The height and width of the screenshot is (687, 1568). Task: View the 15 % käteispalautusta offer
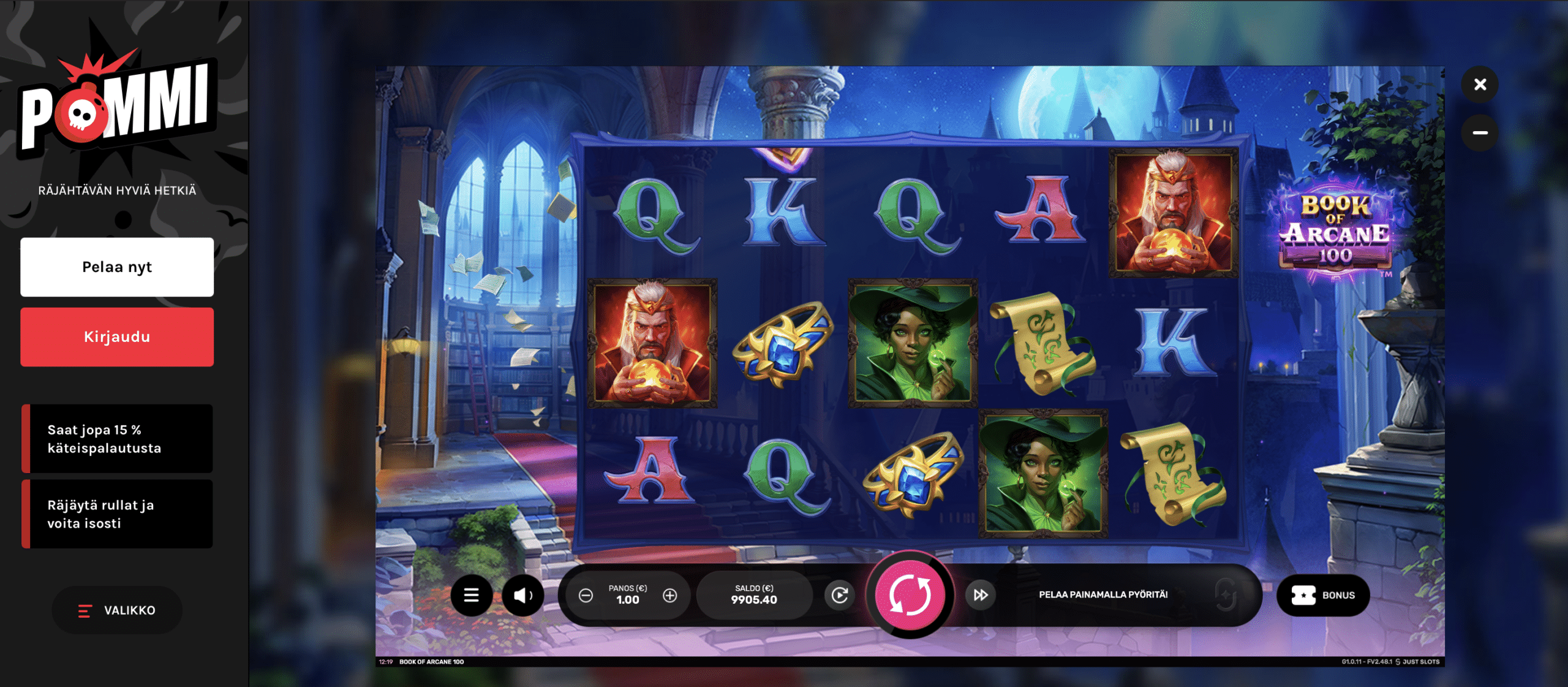[x=117, y=439]
